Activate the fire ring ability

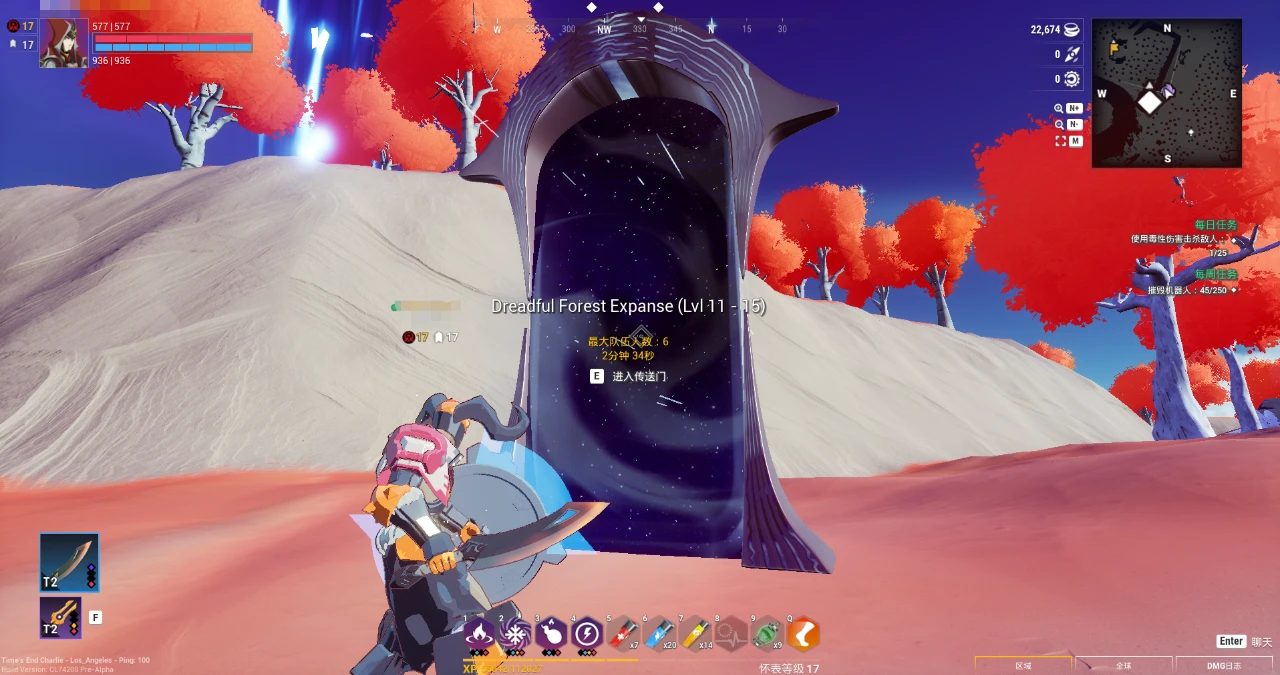pyautogui.click(x=479, y=633)
